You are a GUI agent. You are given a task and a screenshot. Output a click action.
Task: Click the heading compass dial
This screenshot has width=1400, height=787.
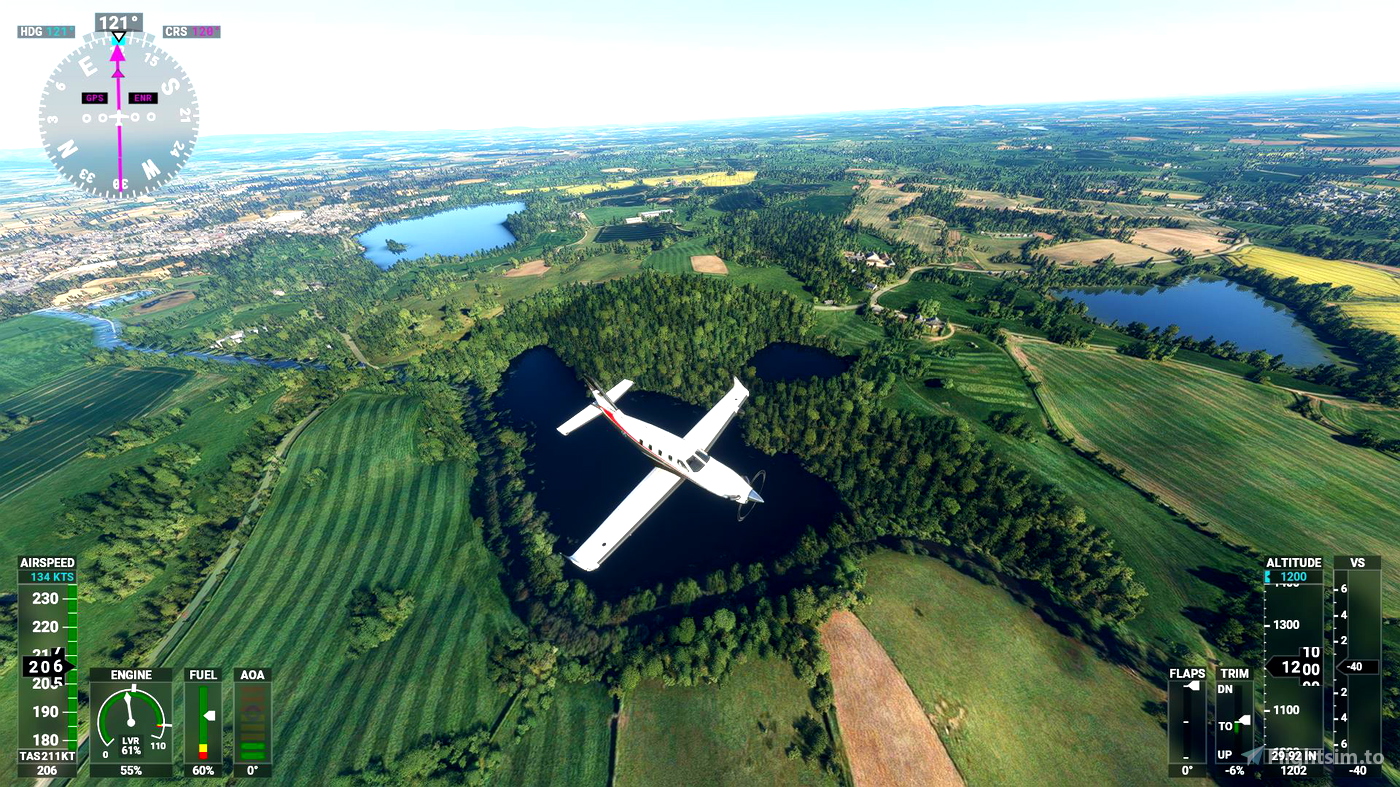[118, 114]
